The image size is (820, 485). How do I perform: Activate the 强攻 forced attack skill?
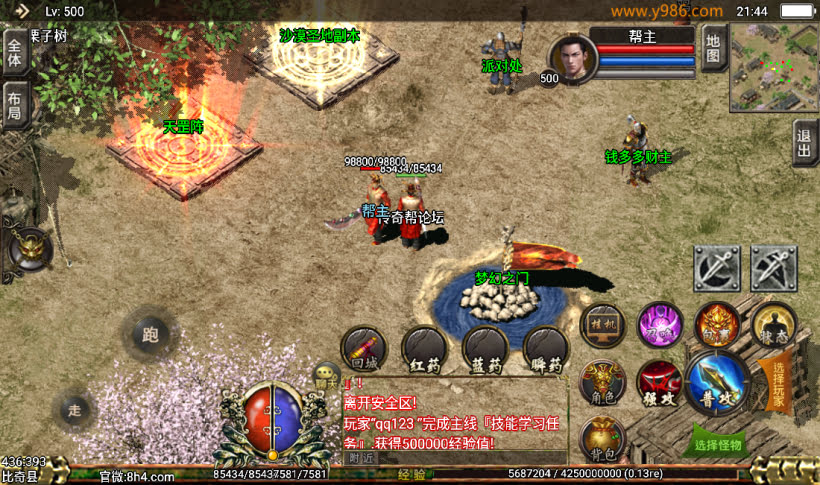[x=659, y=384]
